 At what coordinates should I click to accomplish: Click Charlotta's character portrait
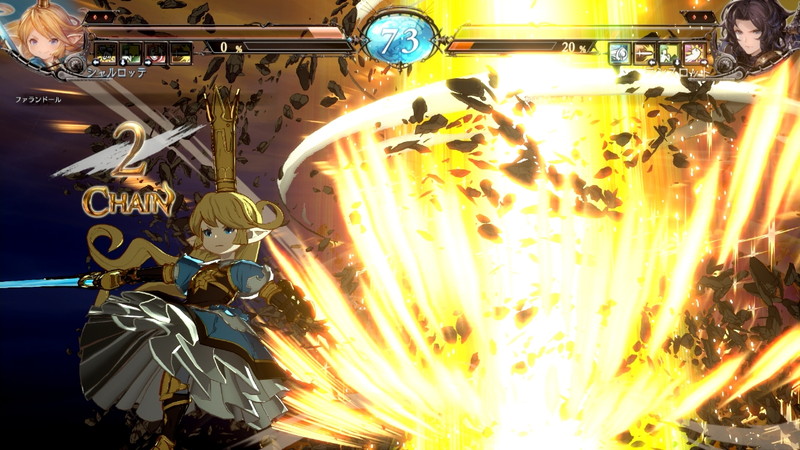pos(40,32)
